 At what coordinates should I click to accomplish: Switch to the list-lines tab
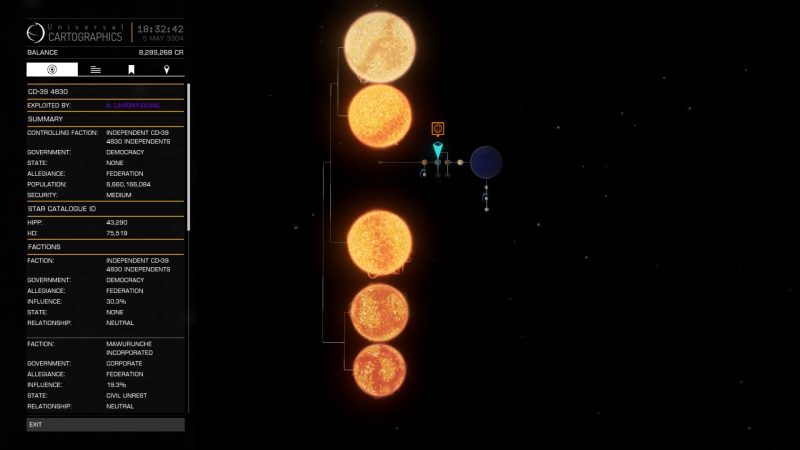click(95, 70)
